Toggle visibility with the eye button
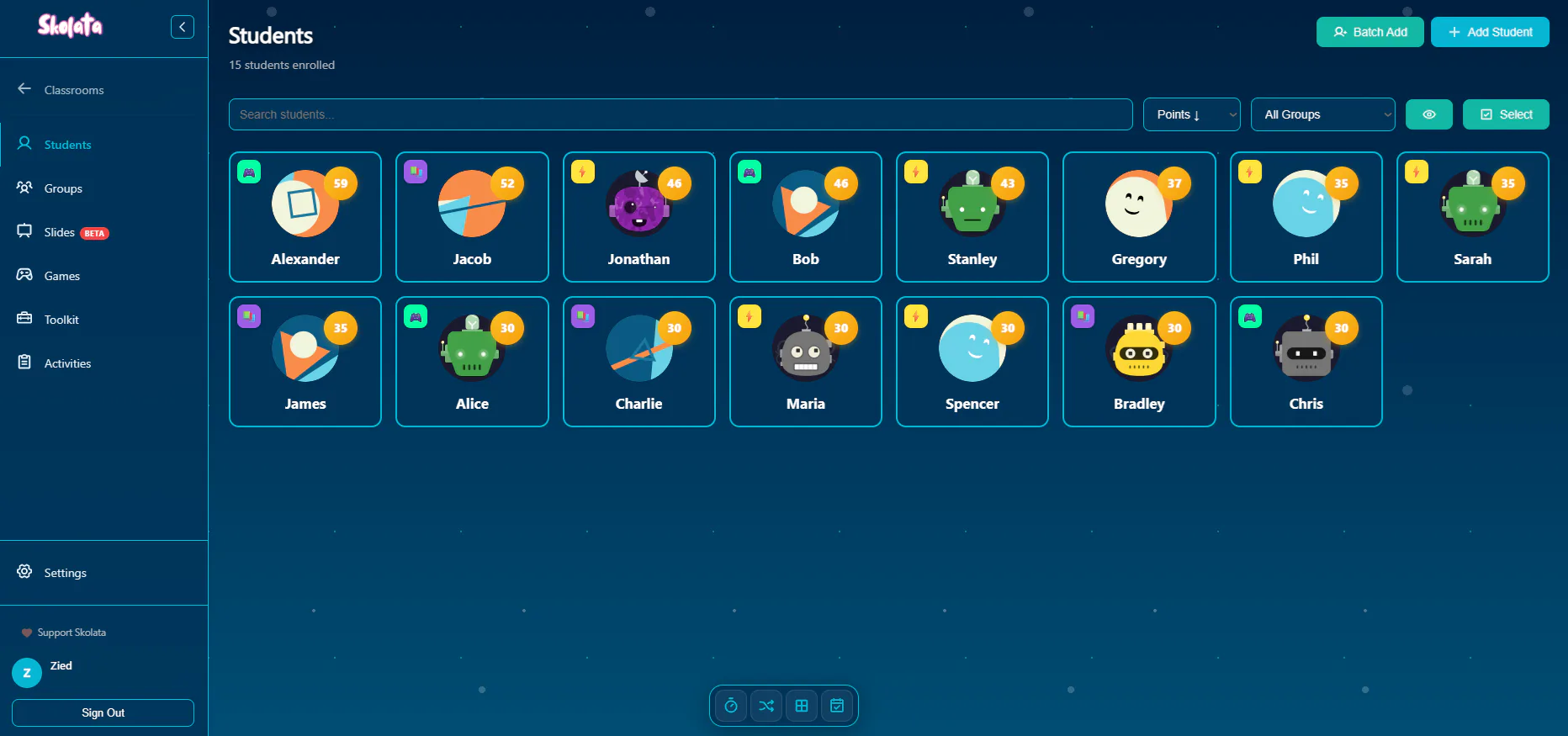Image resolution: width=1568 pixels, height=736 pixels. point(1428,114)
